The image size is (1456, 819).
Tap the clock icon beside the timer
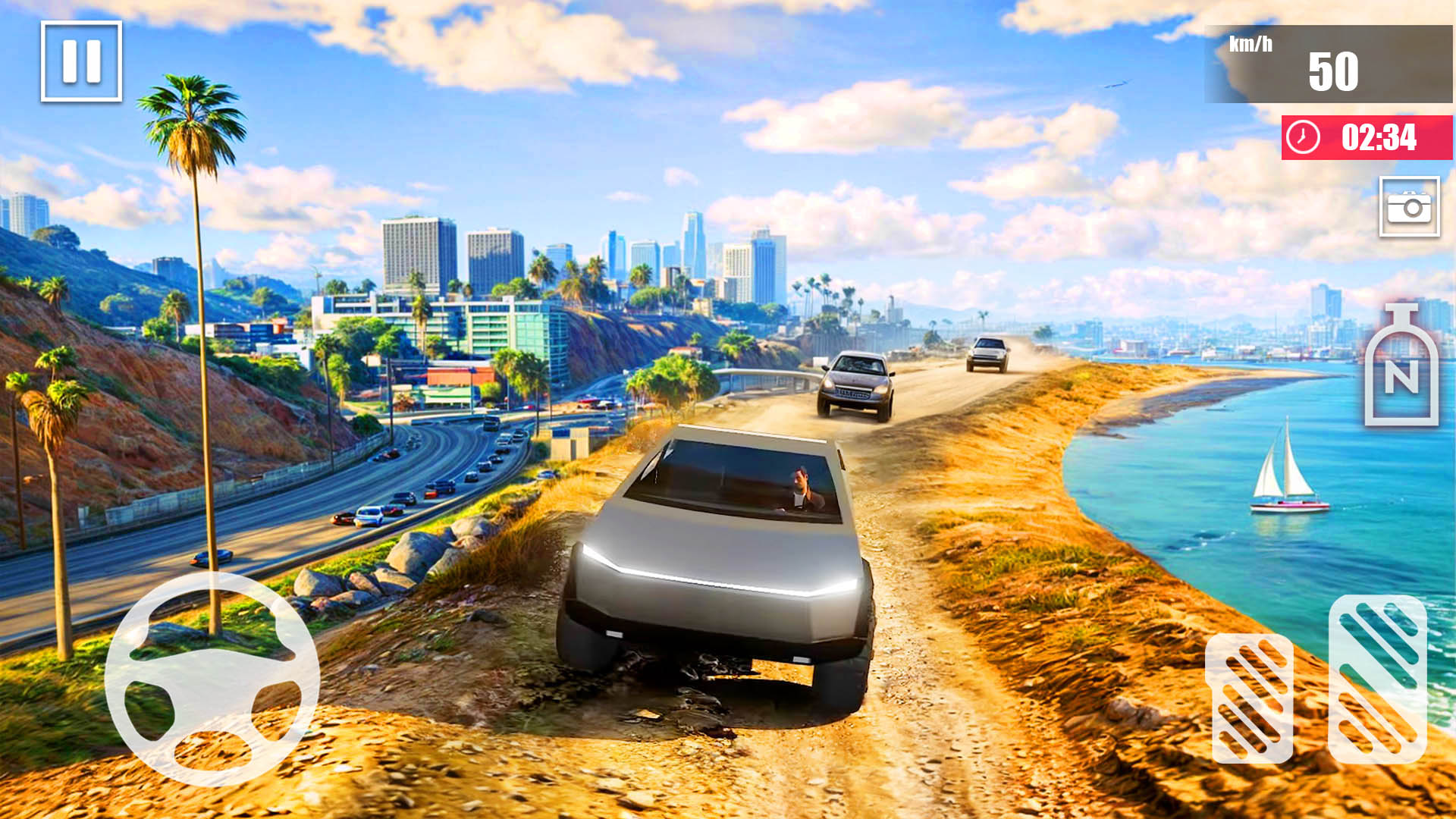pyautogui.click(x=1304, y=138)
